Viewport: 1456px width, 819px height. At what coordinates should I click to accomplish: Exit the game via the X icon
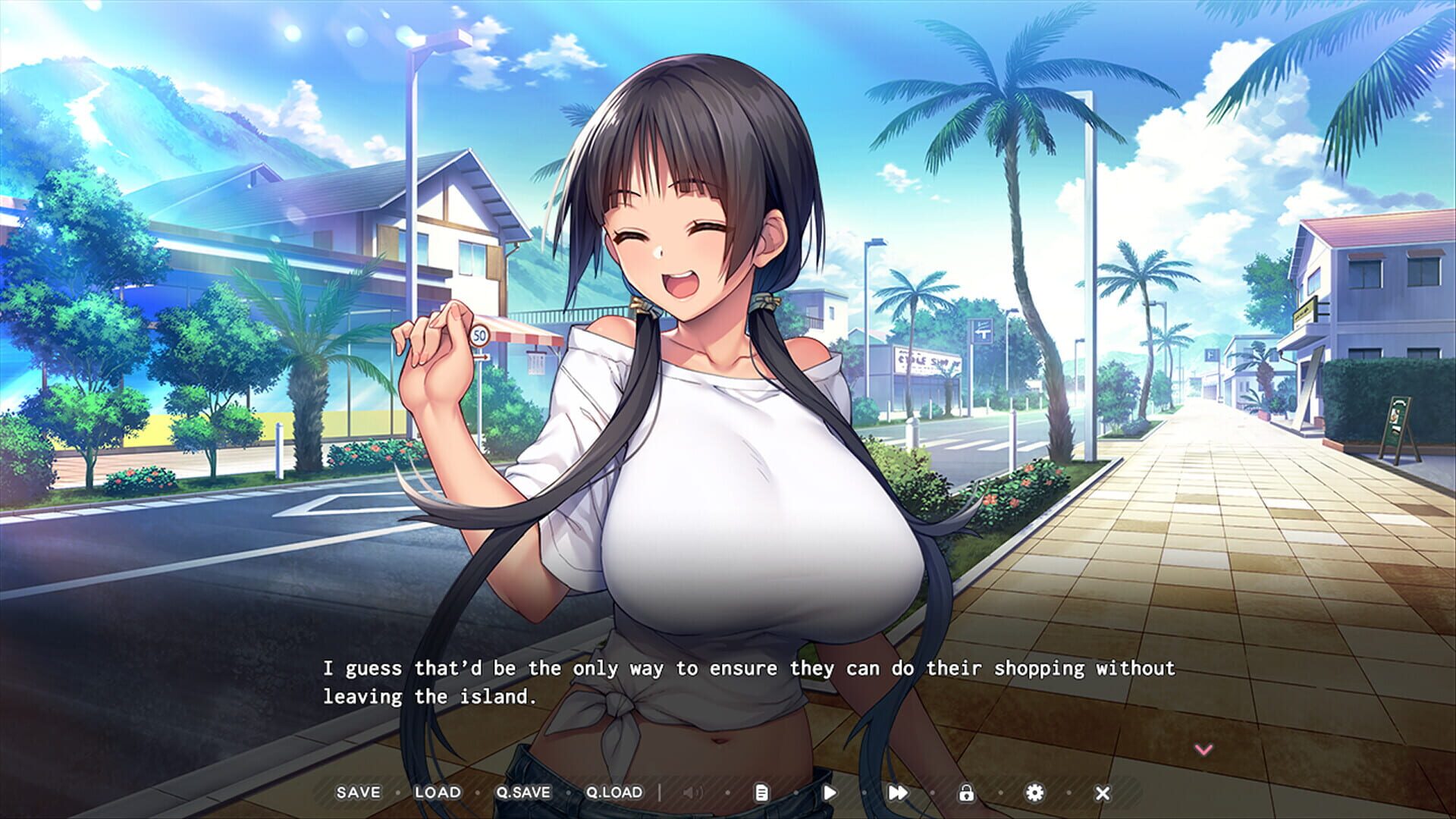pyautogui.click(x=1103, y=792)
